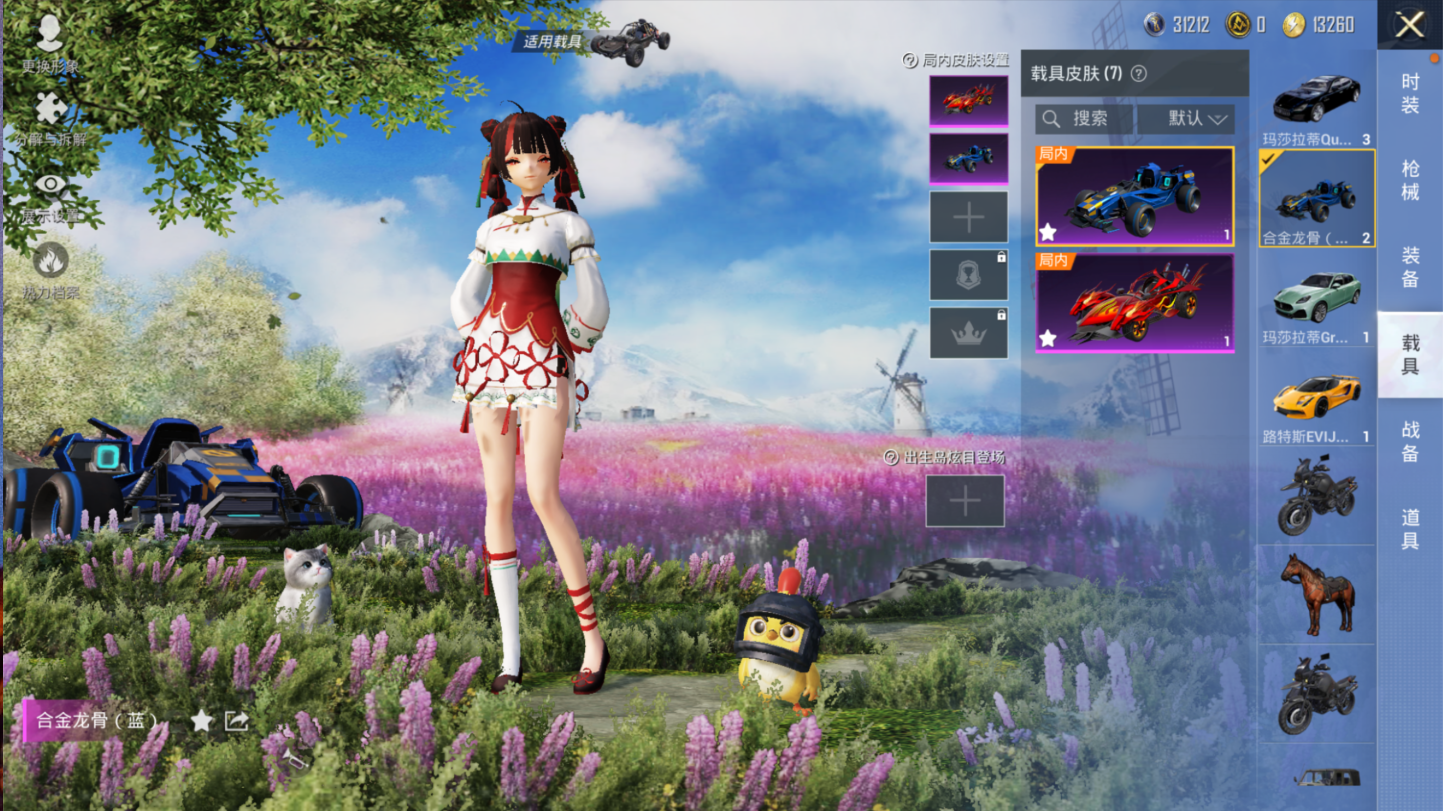
Task: Select the 装备 equipment tab
Action: click(1410, 267)
